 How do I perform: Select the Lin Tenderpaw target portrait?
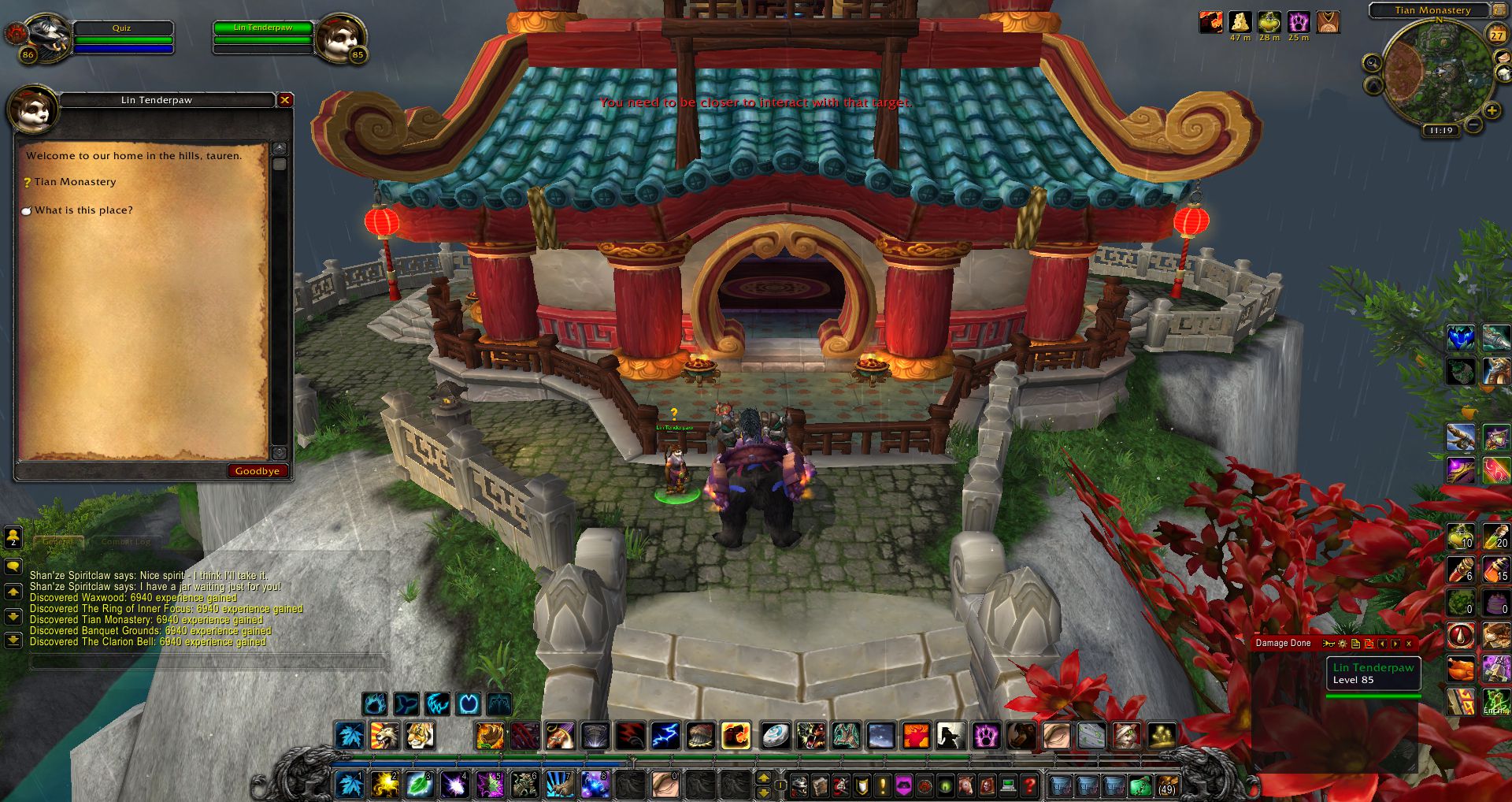(342, 35)
